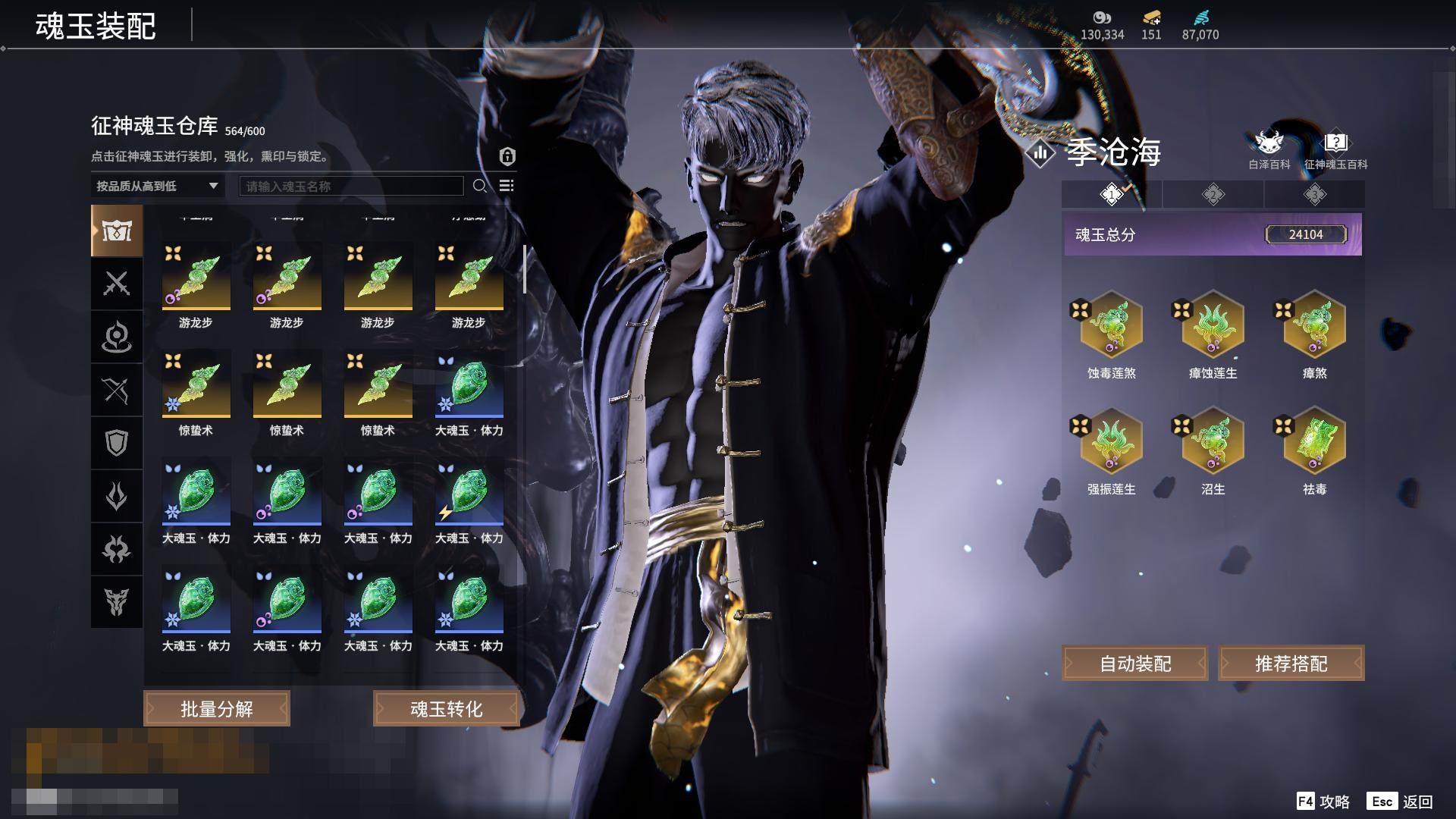The height and width of the screenshot is (819, 1456).
Task: Click the magnifier search icon
Action: coord(480,186)
